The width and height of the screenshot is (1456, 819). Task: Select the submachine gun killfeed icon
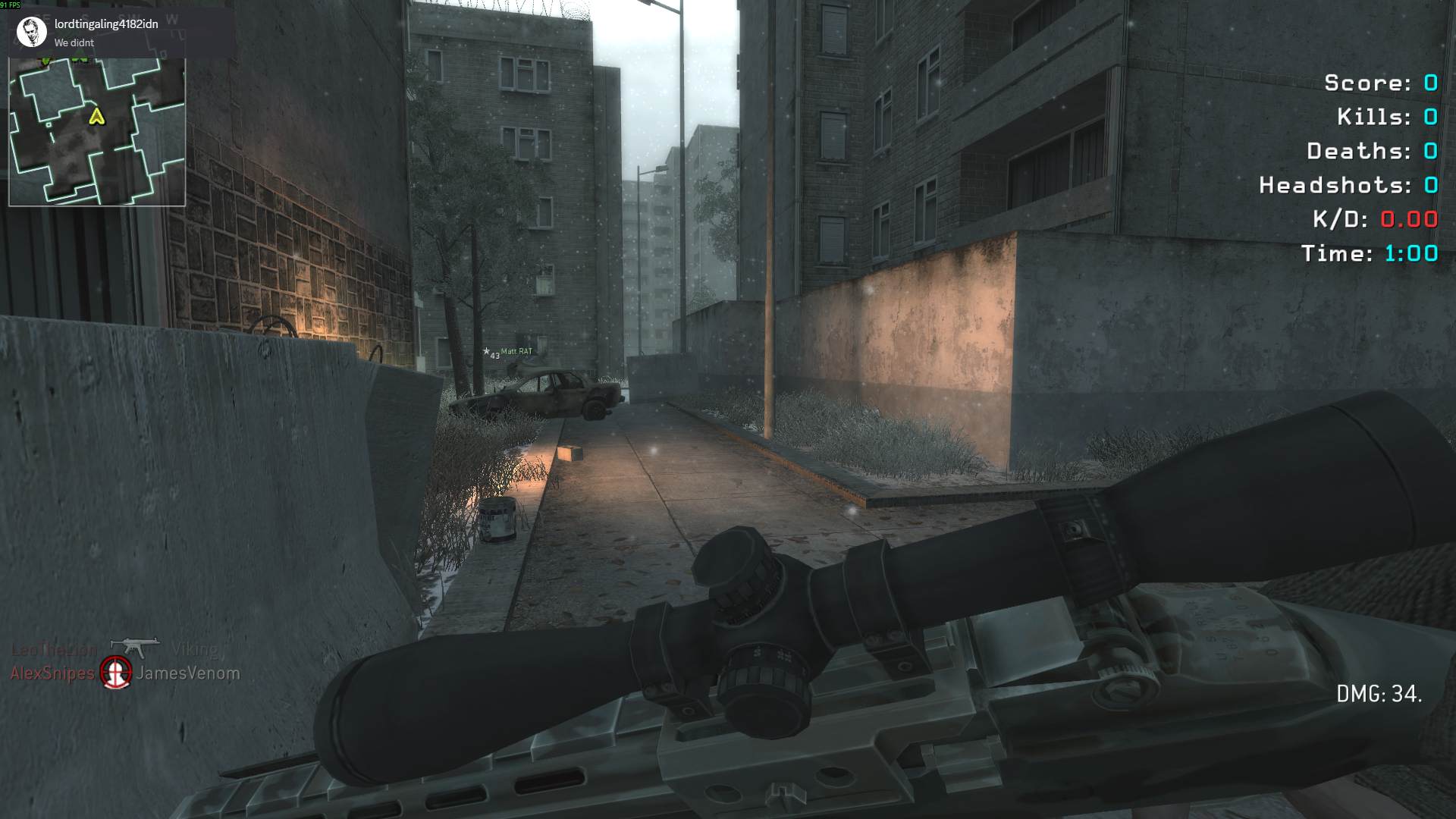tap(134, 647)
